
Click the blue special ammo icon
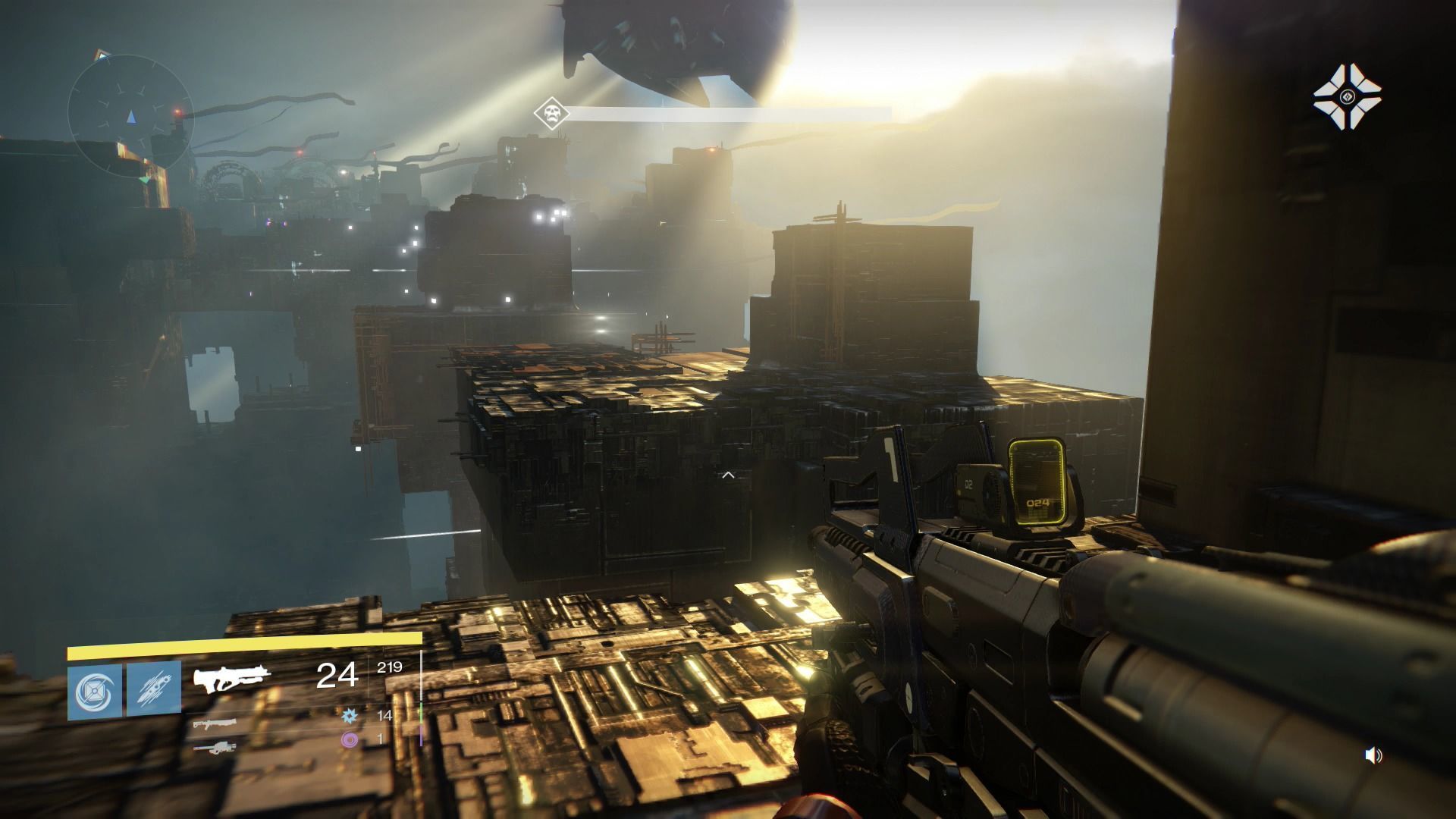(x=350, y=715)
